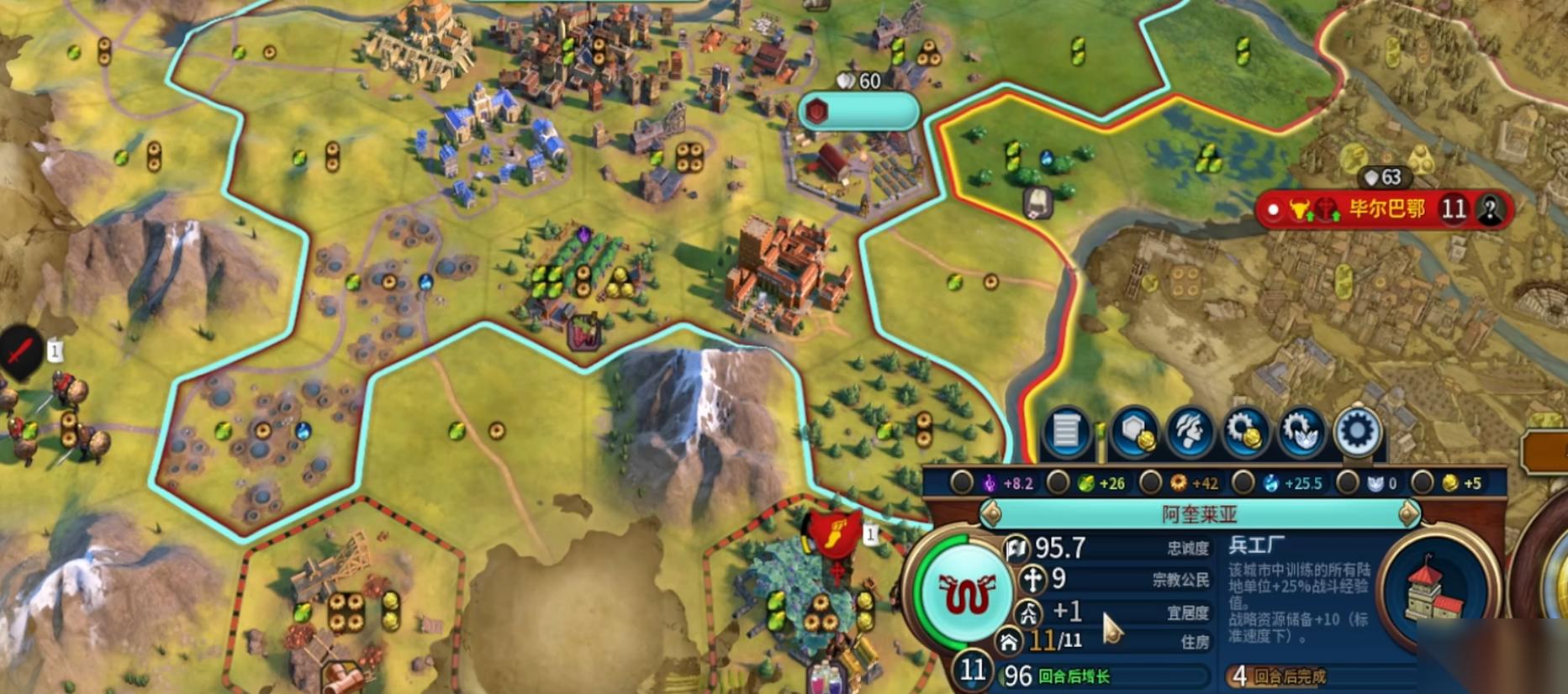The height and width of the screenshot is (694, 1568).
Task: Toggle the production yield focus circle
Action: click(x=1149, y=483)
